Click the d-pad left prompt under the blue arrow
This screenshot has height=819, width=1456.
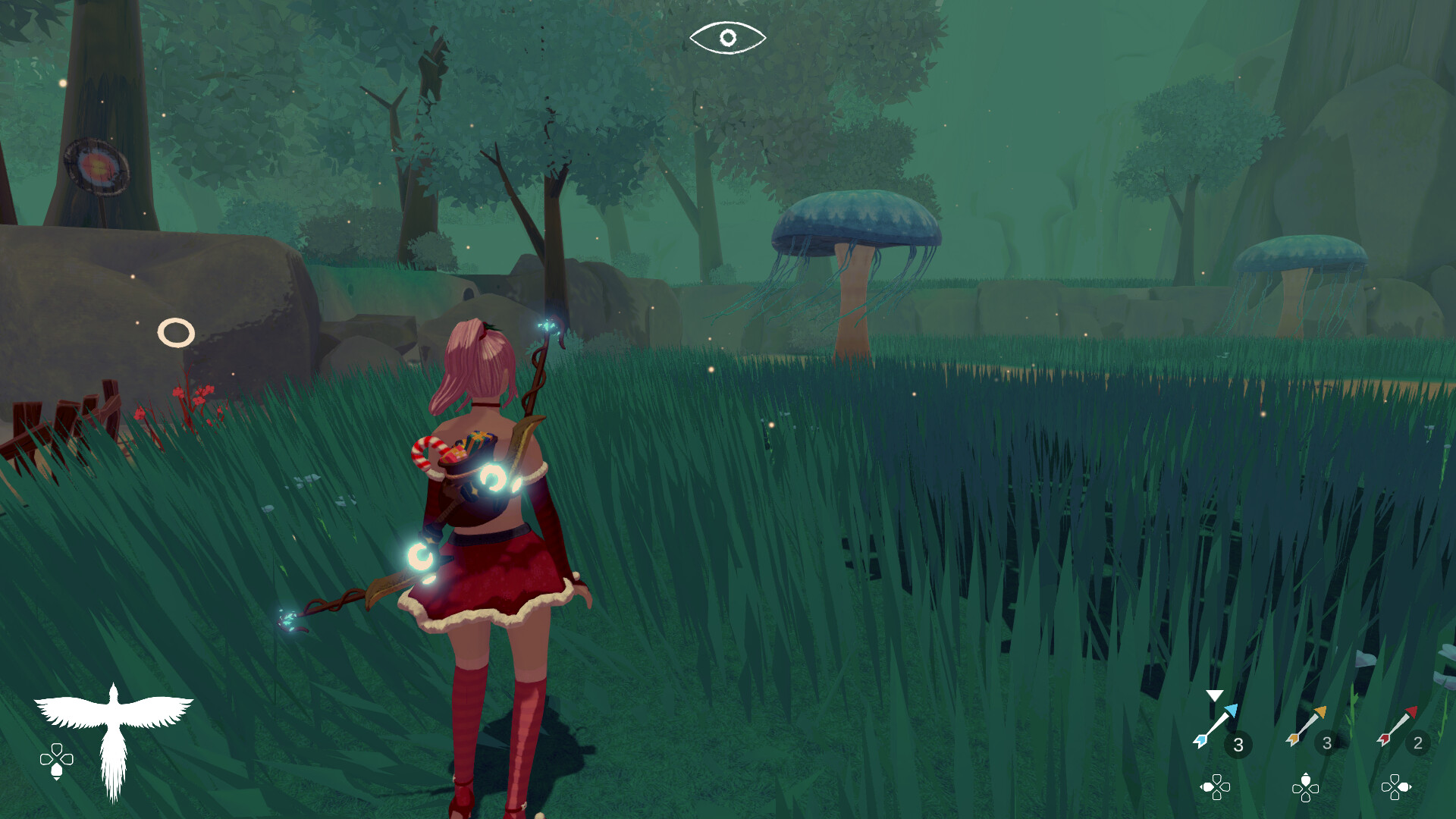1216,789
